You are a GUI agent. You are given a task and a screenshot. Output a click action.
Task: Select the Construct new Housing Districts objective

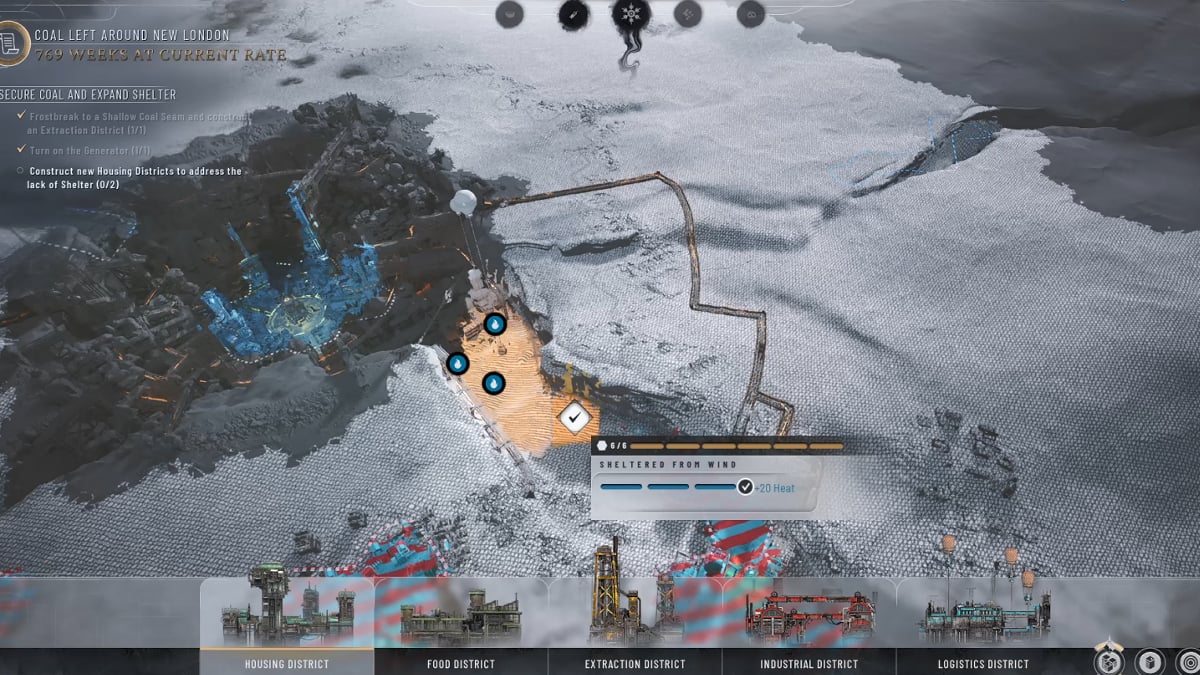point(129,177)
